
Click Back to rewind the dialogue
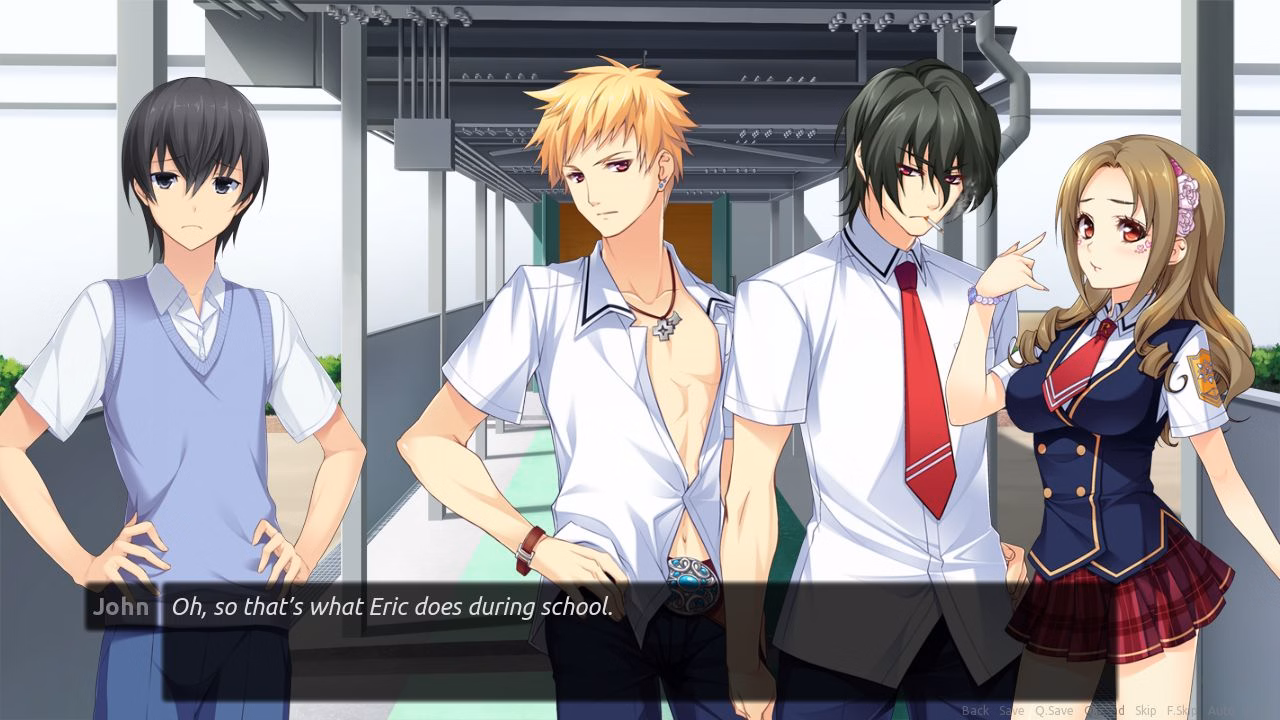[975, 710]
